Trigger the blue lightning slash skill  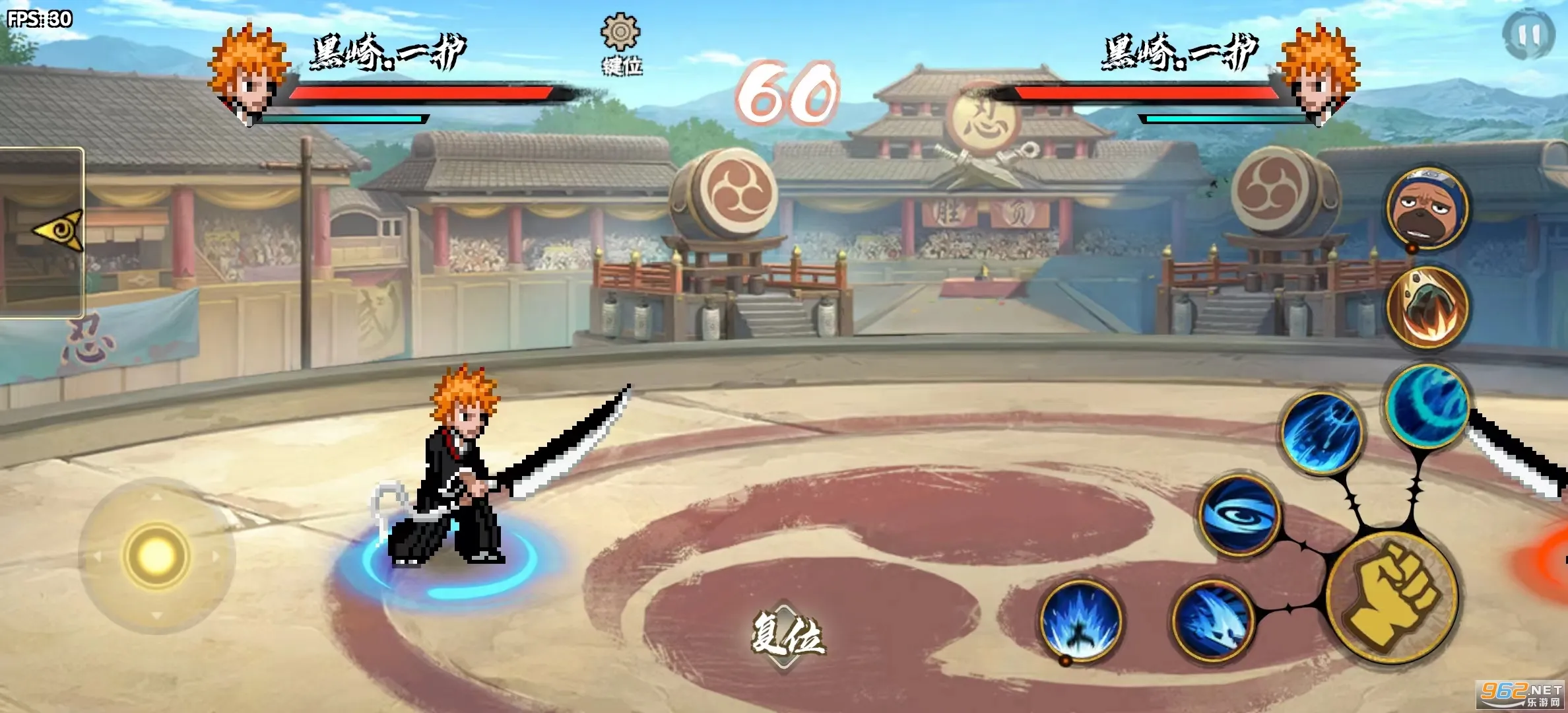[x=1322, y=433]
